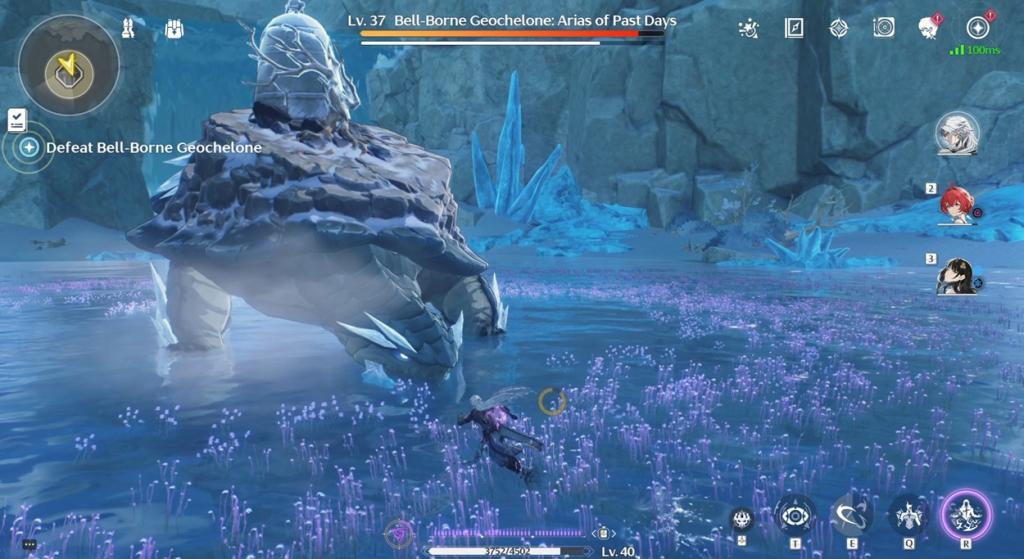
Task: Open the circular minimap
Action: (x=68, y=66)
